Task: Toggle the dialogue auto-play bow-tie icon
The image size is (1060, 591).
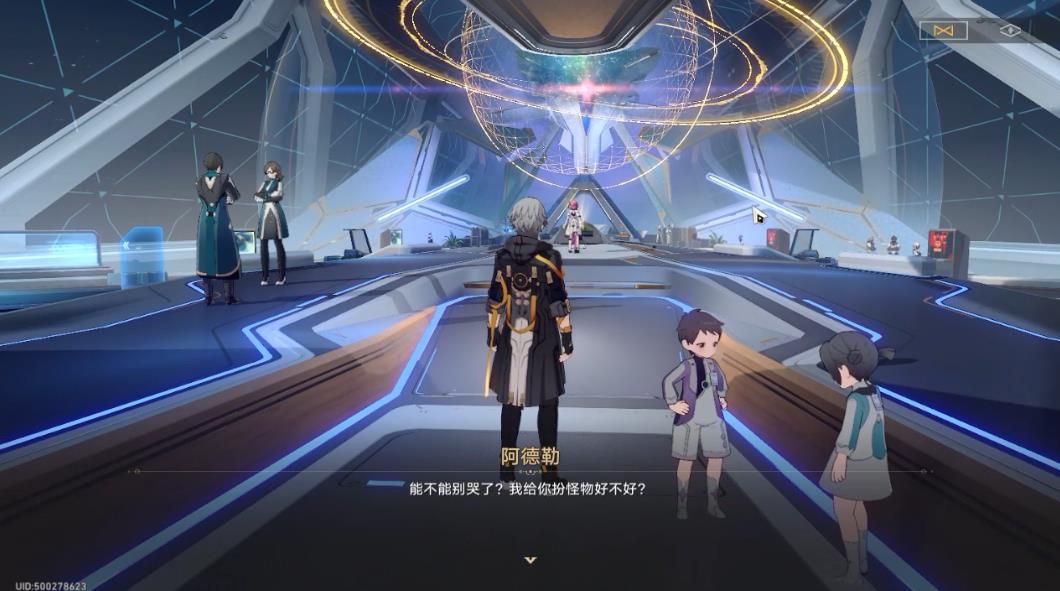Action: (943, 31)
